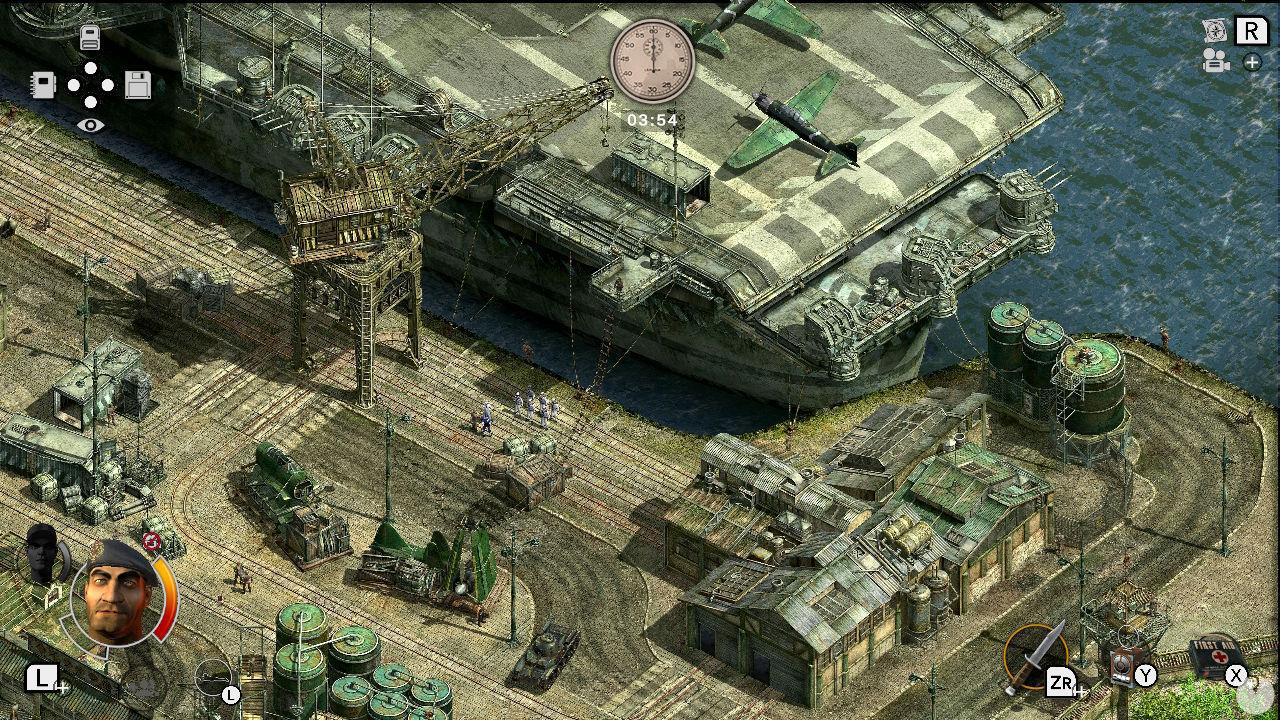Image resolution: width=1280 pixels, height=720 pixels.
Task: Click the floppy disk save icon
Action: [x=138, y=85]
